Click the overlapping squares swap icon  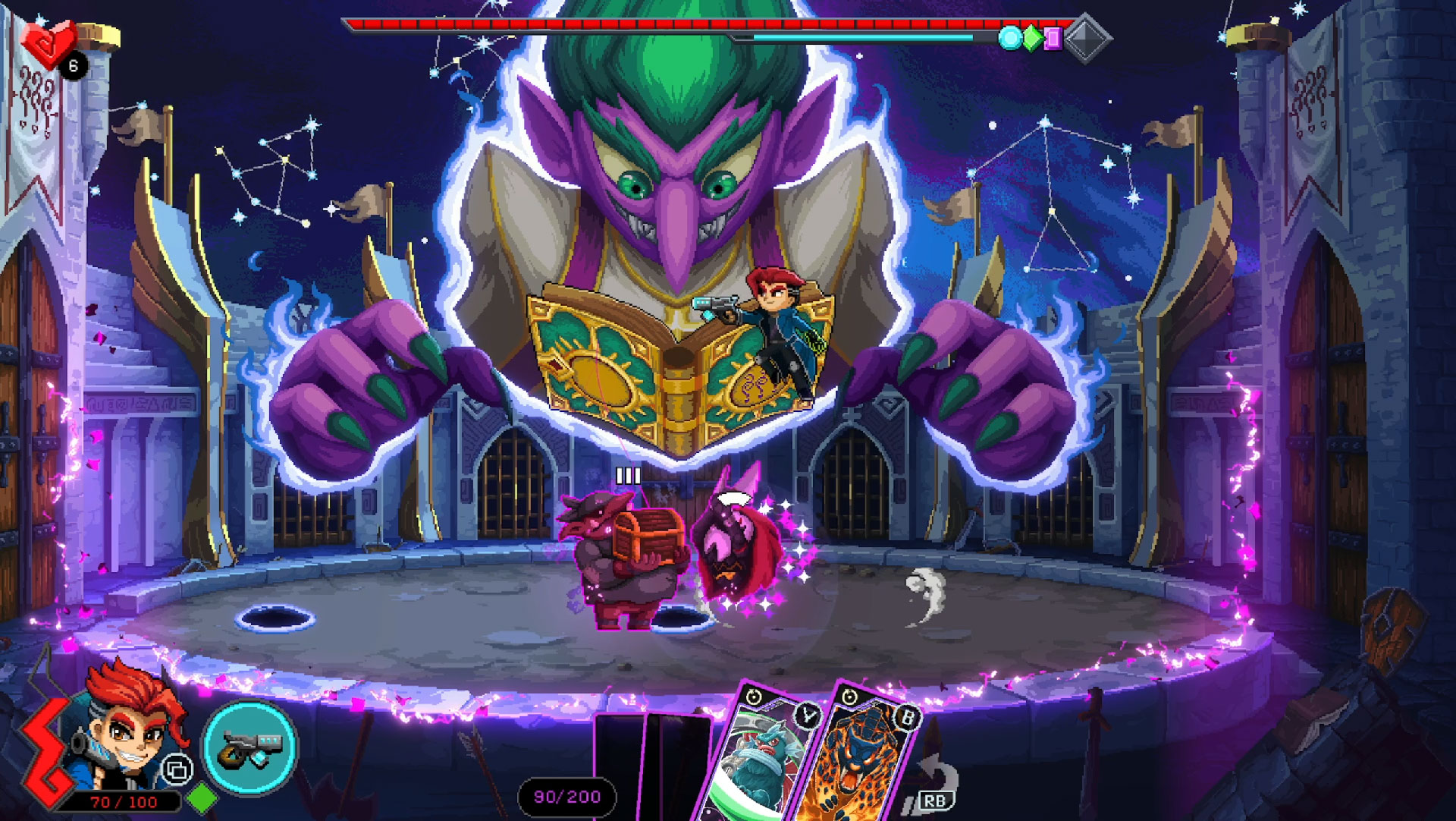(177, 770)
